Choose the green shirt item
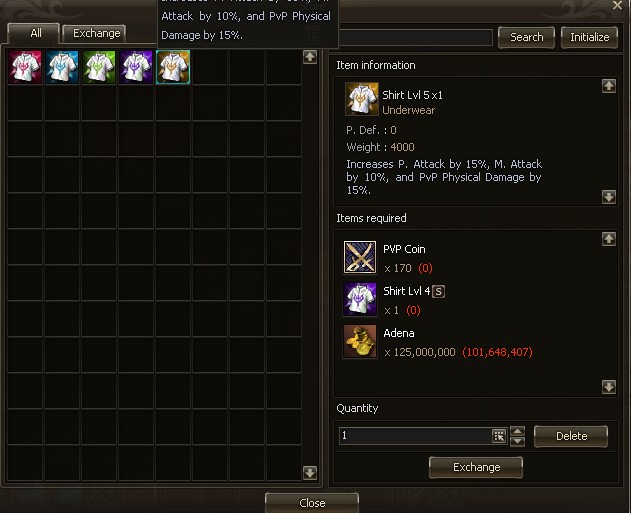The height and width of the screenshot is (513, 631). (99, 68)
